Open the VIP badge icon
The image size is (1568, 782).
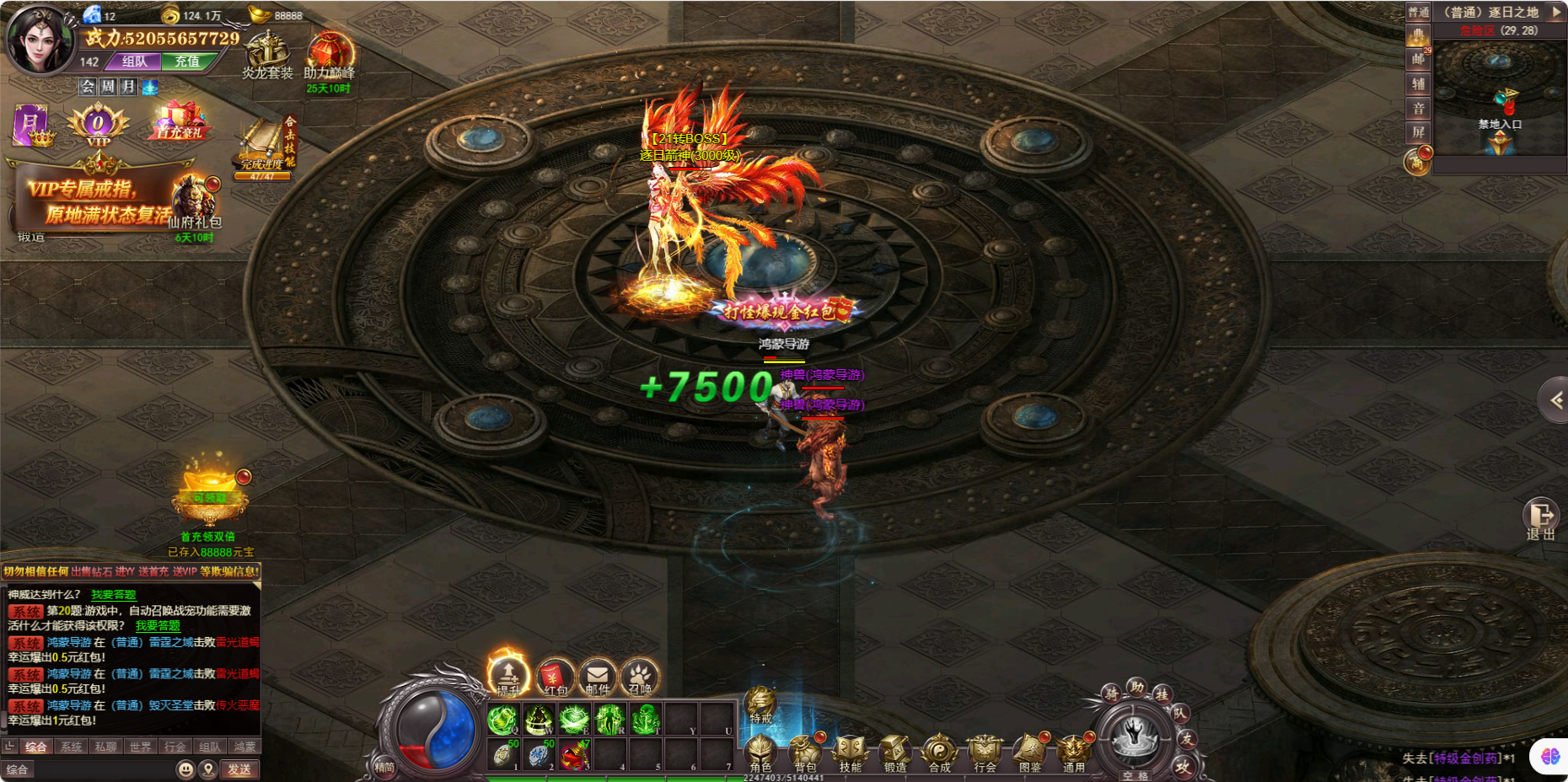click(x=98, y=125)
